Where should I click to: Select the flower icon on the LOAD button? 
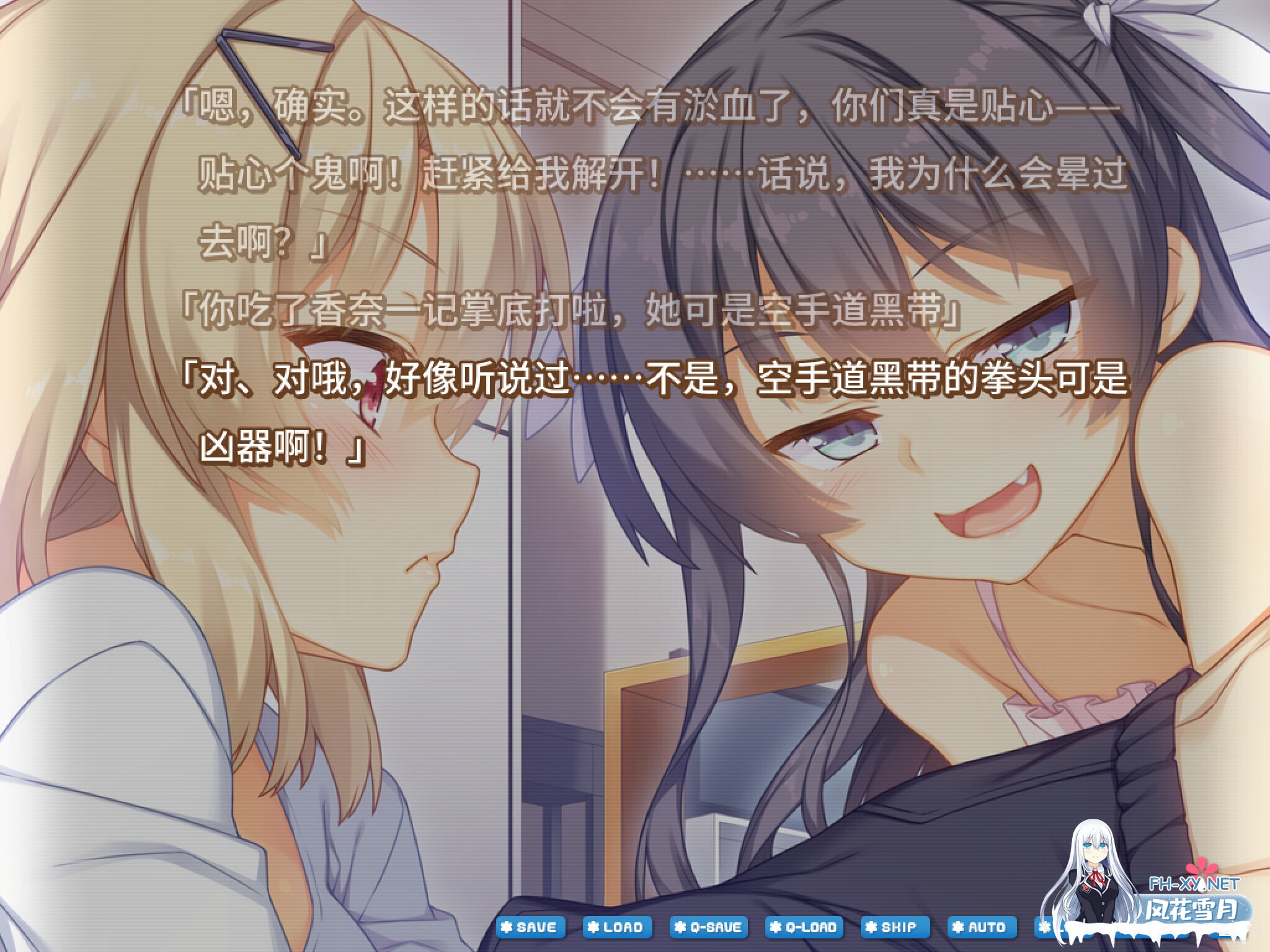click(593, 927)
